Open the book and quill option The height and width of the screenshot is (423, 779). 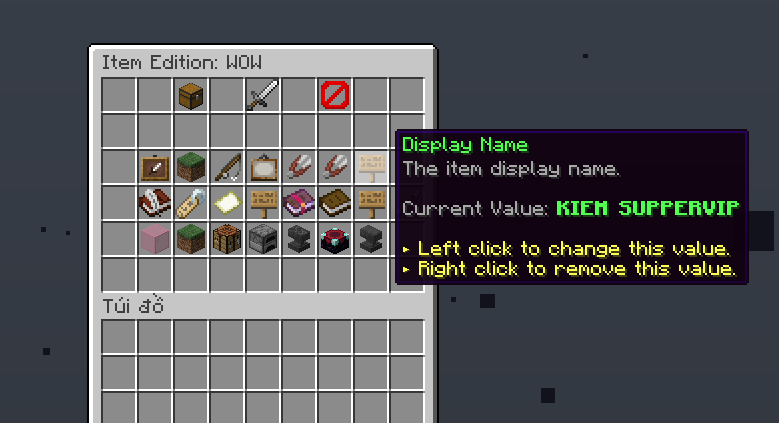click(x=155, y=203)
